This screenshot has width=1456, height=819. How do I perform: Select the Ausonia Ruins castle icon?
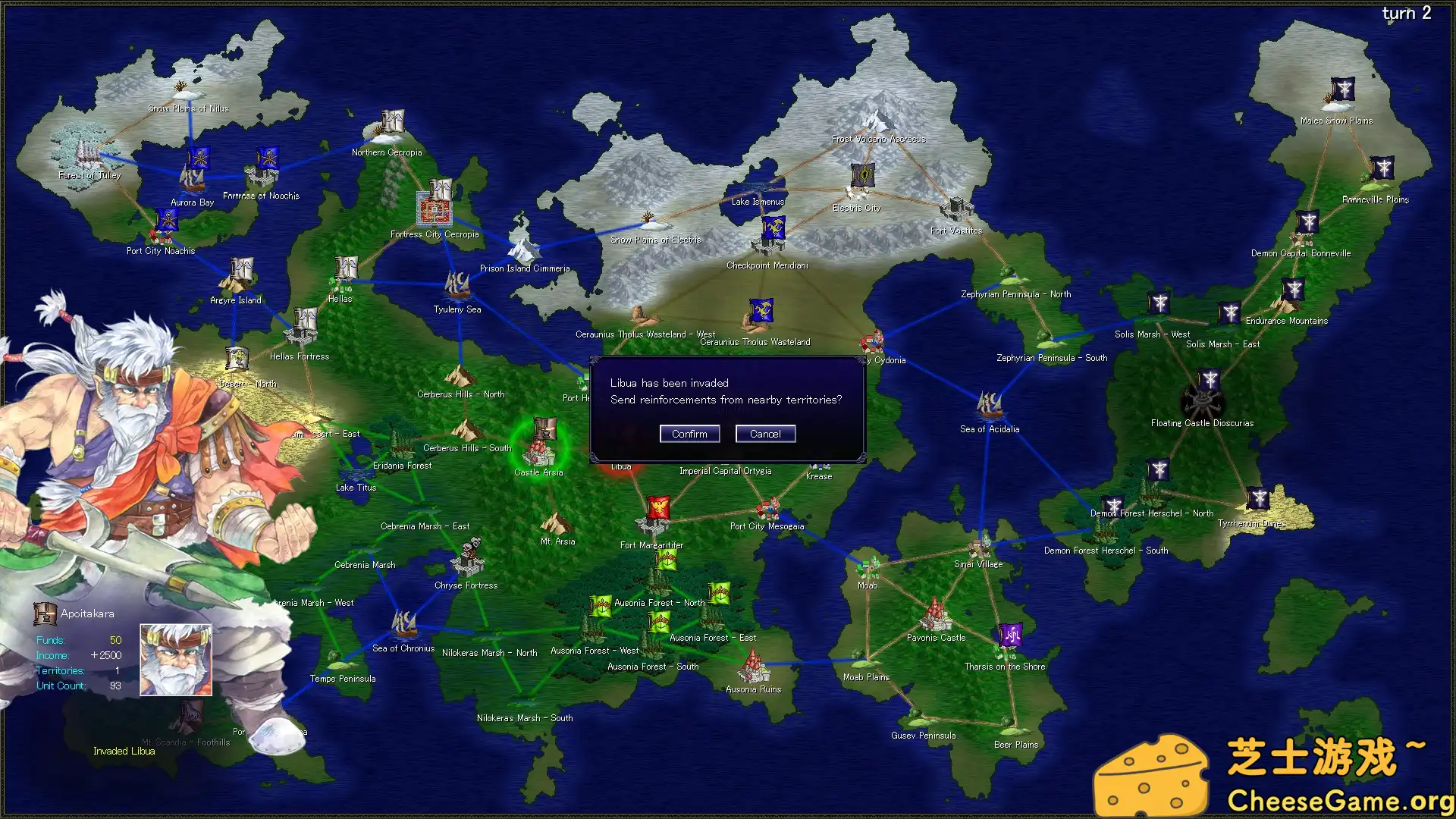[752, 670]
